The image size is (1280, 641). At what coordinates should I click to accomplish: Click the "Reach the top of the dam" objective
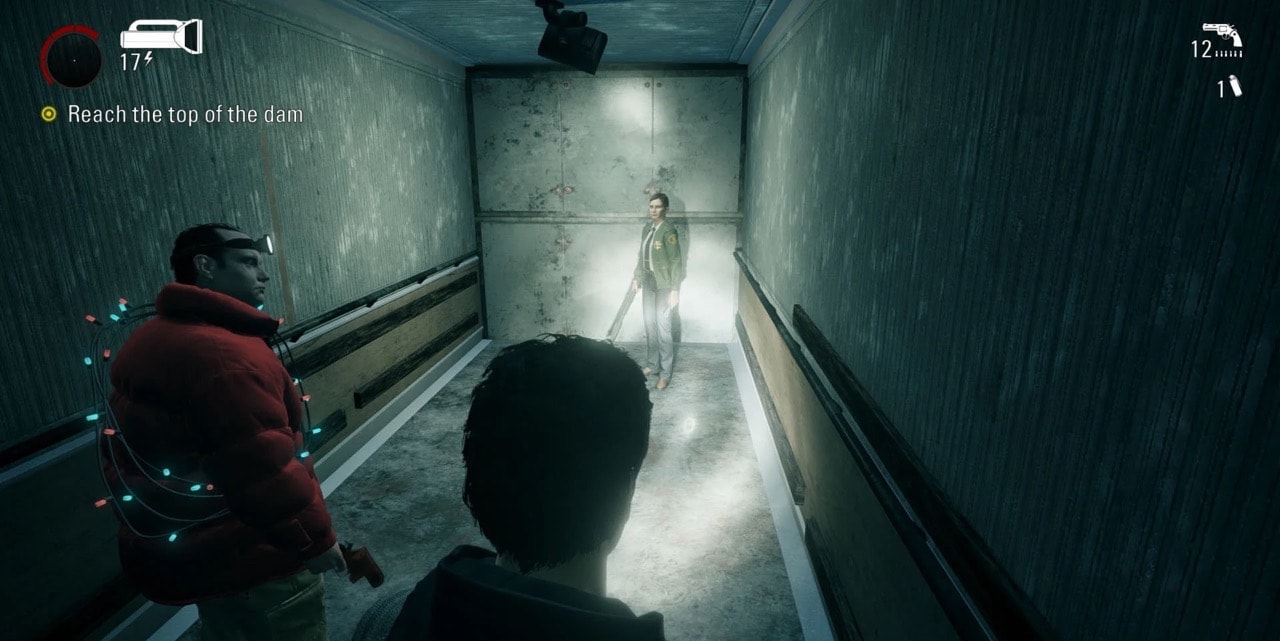point(184,114)
